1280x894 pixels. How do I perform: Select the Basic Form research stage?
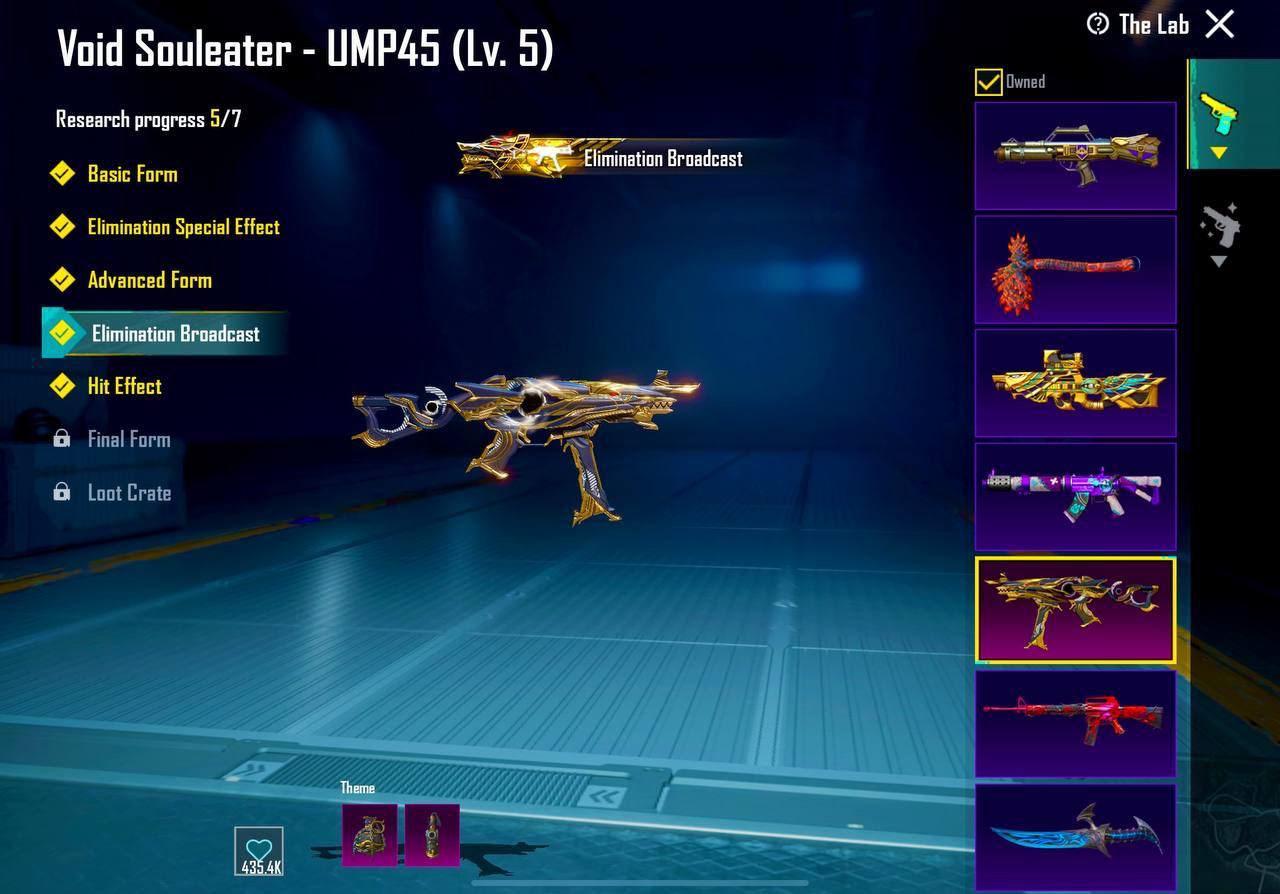click(x=132, y=174)
